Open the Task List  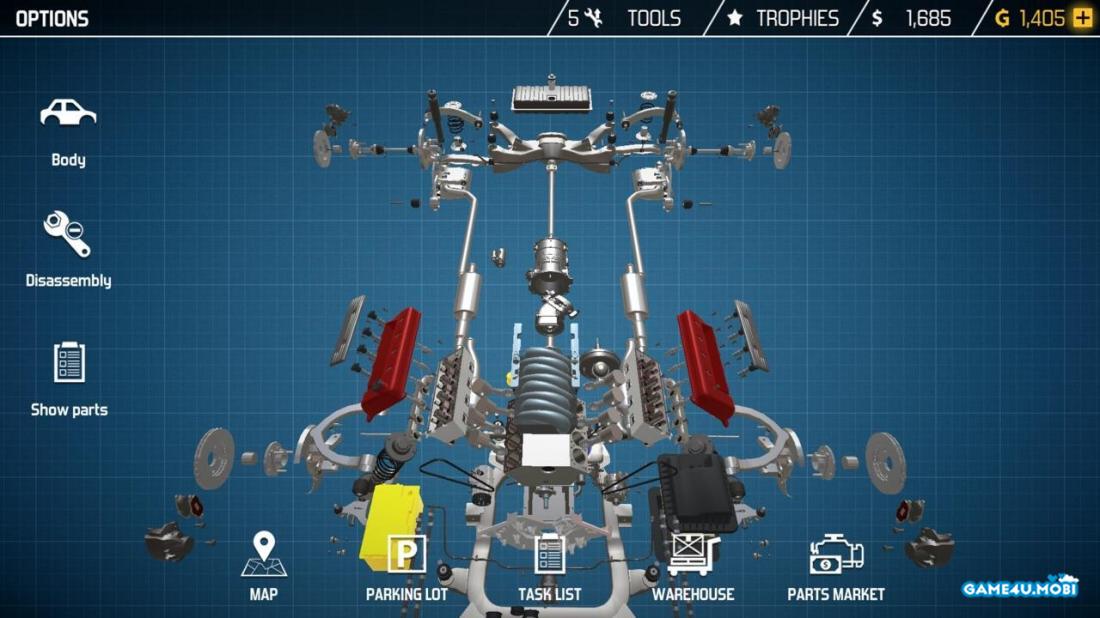(550, 566)
